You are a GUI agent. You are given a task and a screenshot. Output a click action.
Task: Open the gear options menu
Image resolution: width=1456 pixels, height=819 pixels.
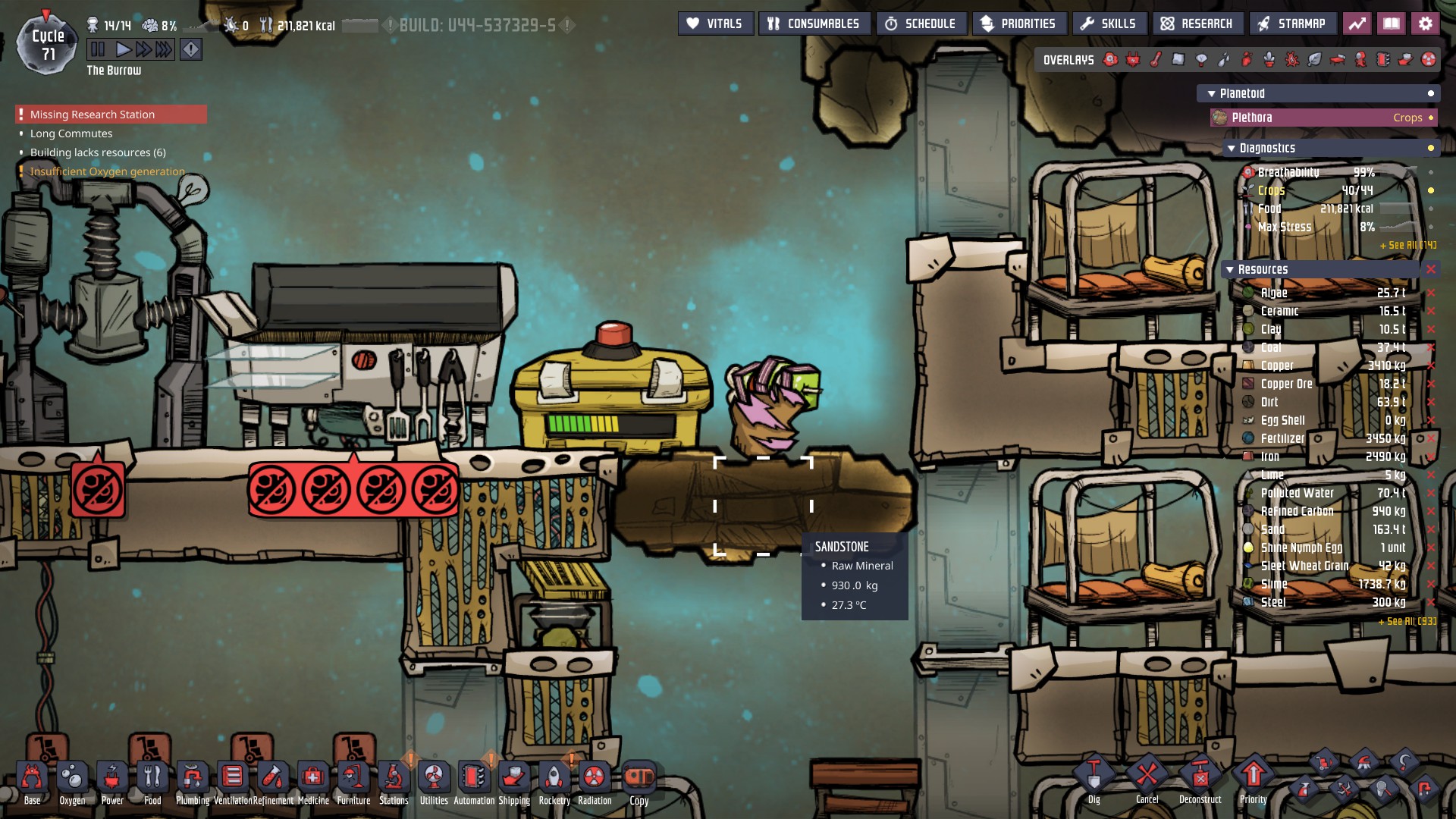click(x=1425, y=24)
